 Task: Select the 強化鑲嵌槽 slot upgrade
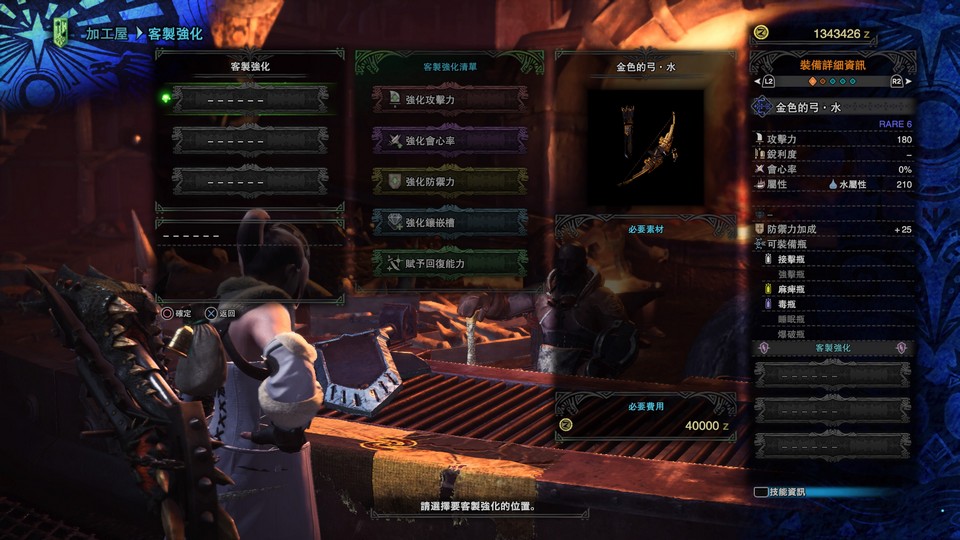(x=450, y=222)
